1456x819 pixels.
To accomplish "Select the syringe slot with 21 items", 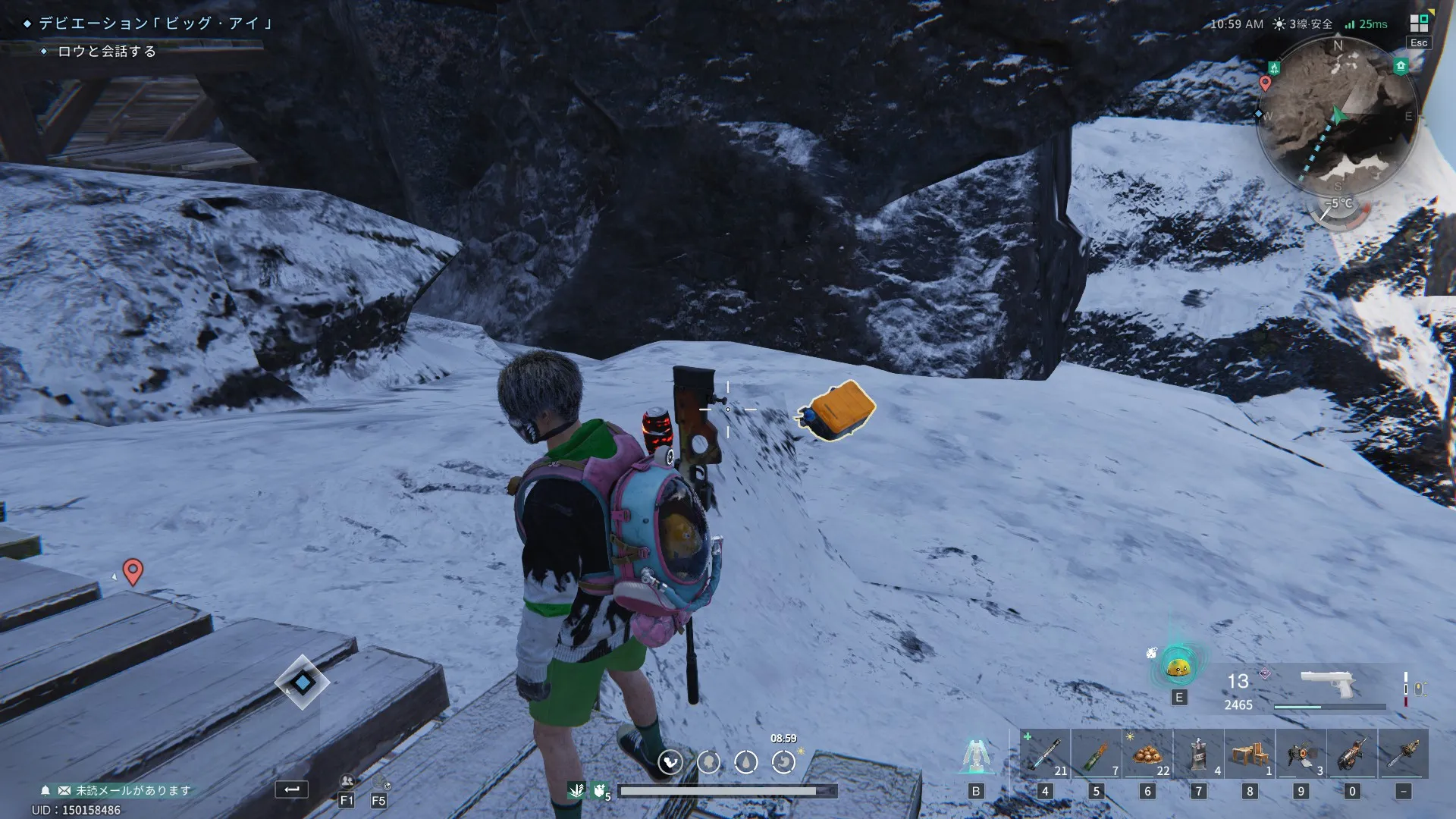I will tap(1044, 755).
